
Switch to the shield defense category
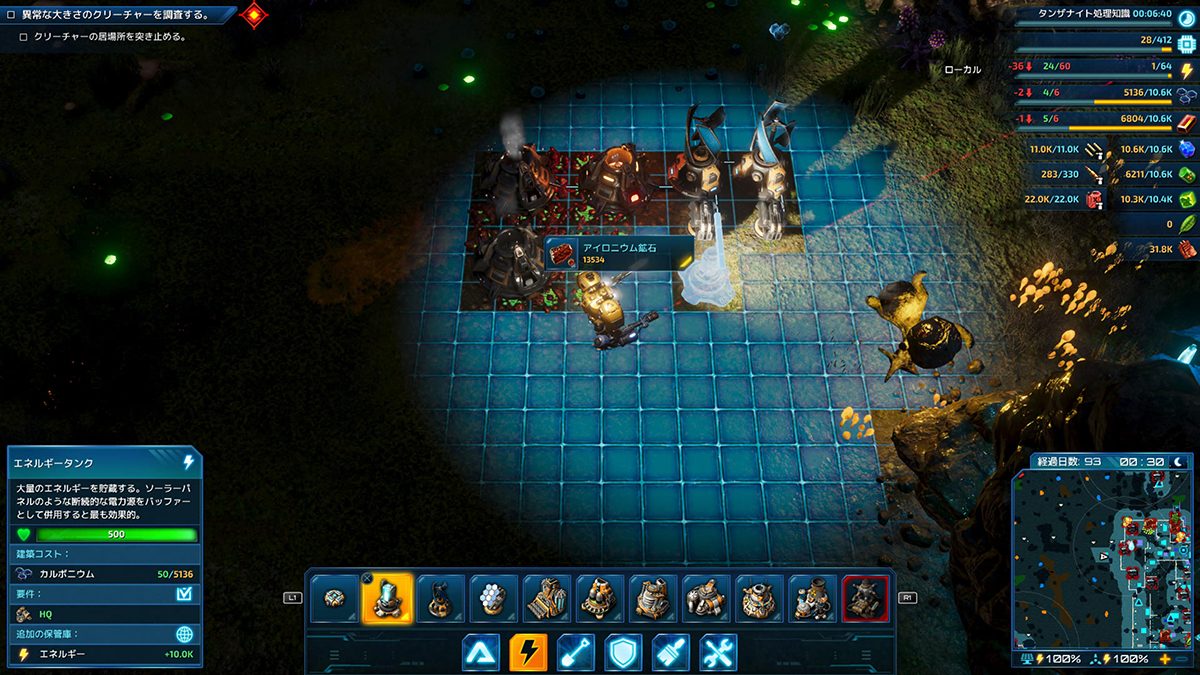tap(624, 653)
